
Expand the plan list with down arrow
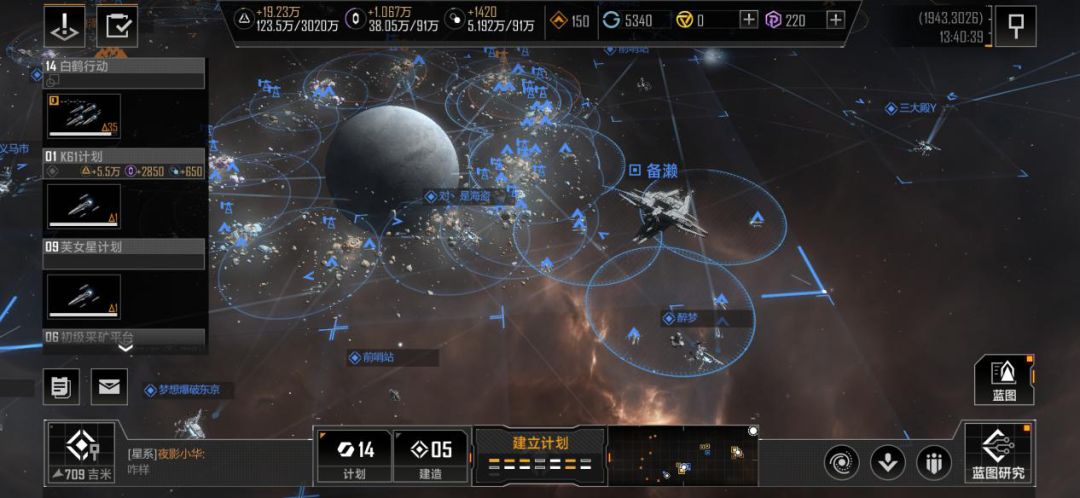point(125,348)
